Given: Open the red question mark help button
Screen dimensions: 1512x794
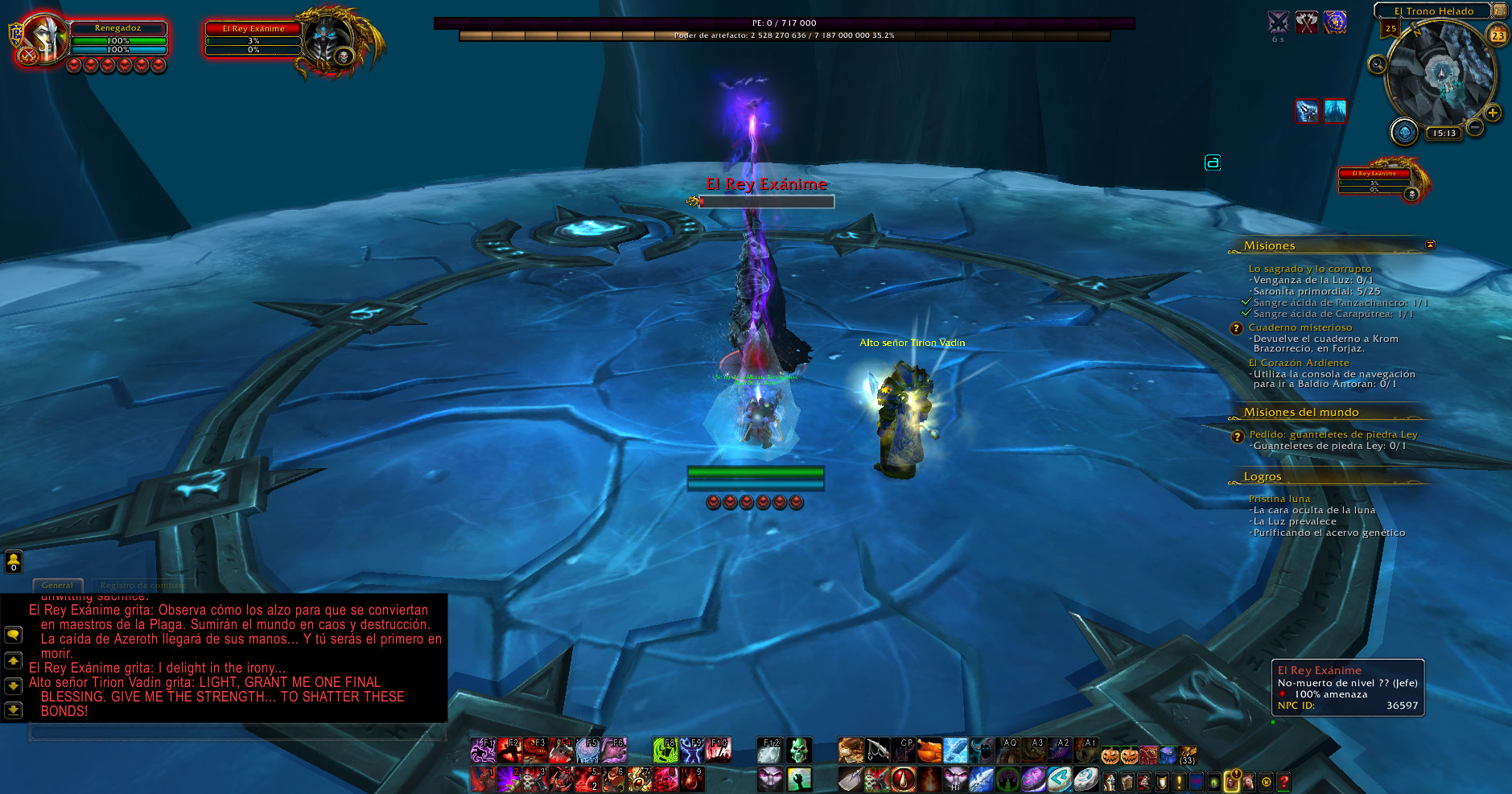Looking at the screenshot, I should click(x=1283, y=780).
